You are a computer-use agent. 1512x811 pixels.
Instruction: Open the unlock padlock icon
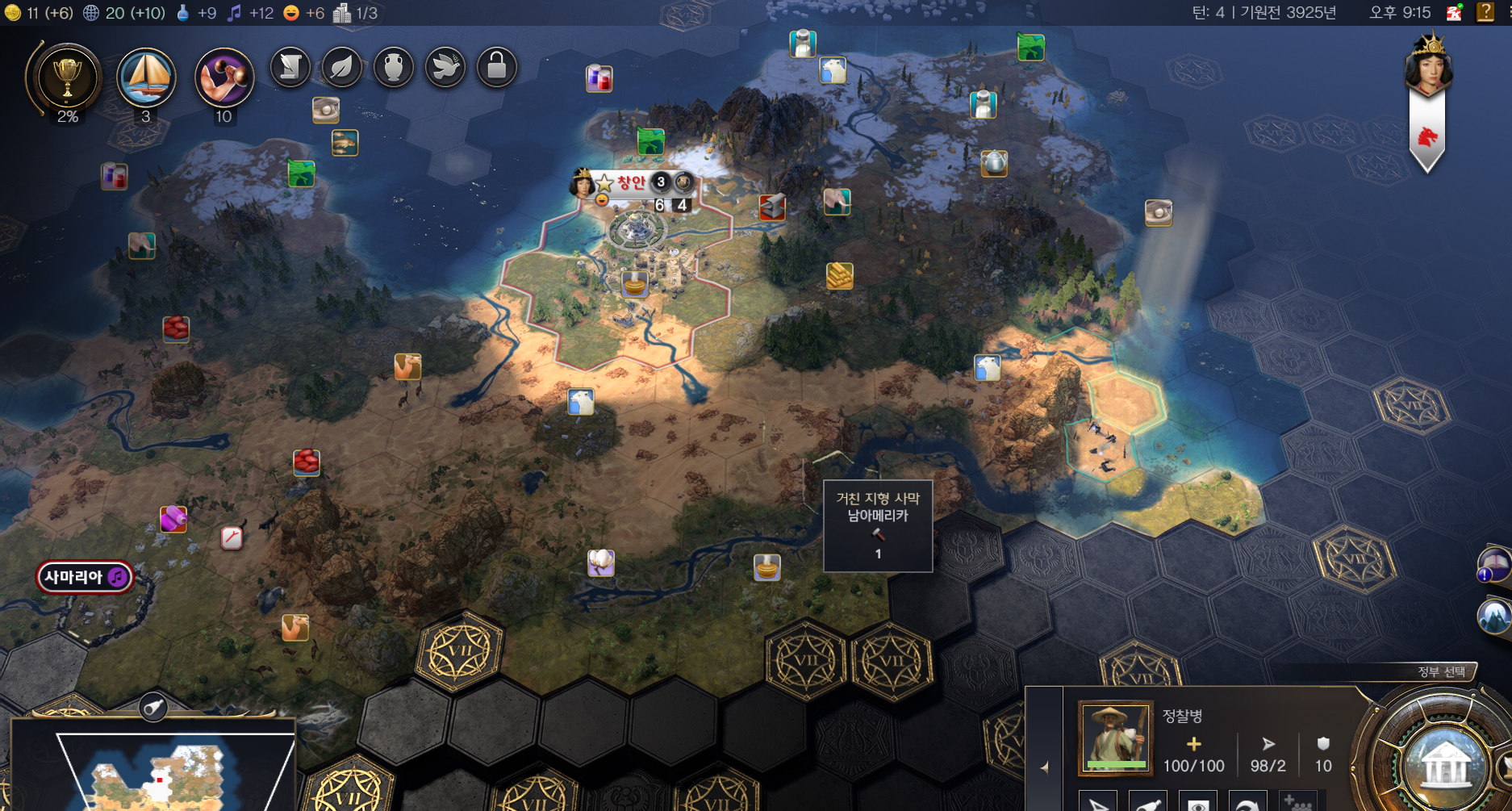click(497, 67)
